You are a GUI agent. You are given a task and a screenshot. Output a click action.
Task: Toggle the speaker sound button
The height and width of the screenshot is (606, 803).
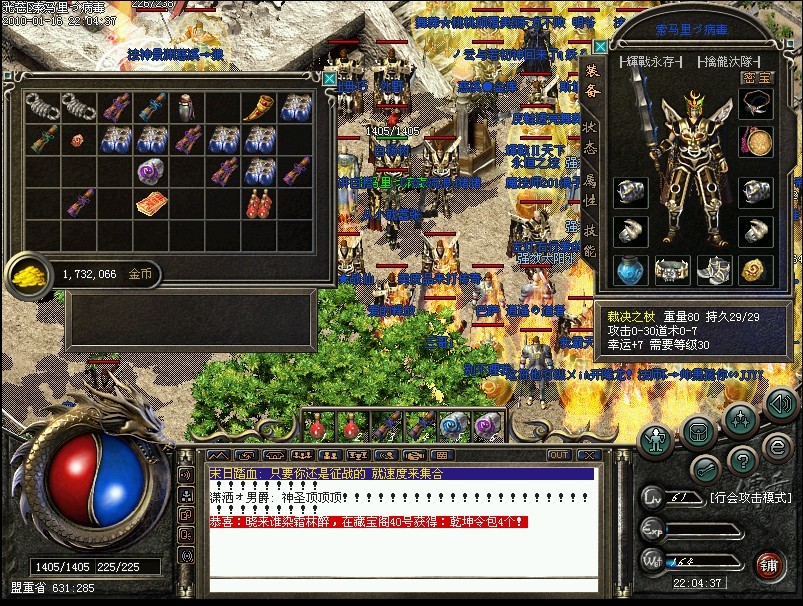point(781,405)
